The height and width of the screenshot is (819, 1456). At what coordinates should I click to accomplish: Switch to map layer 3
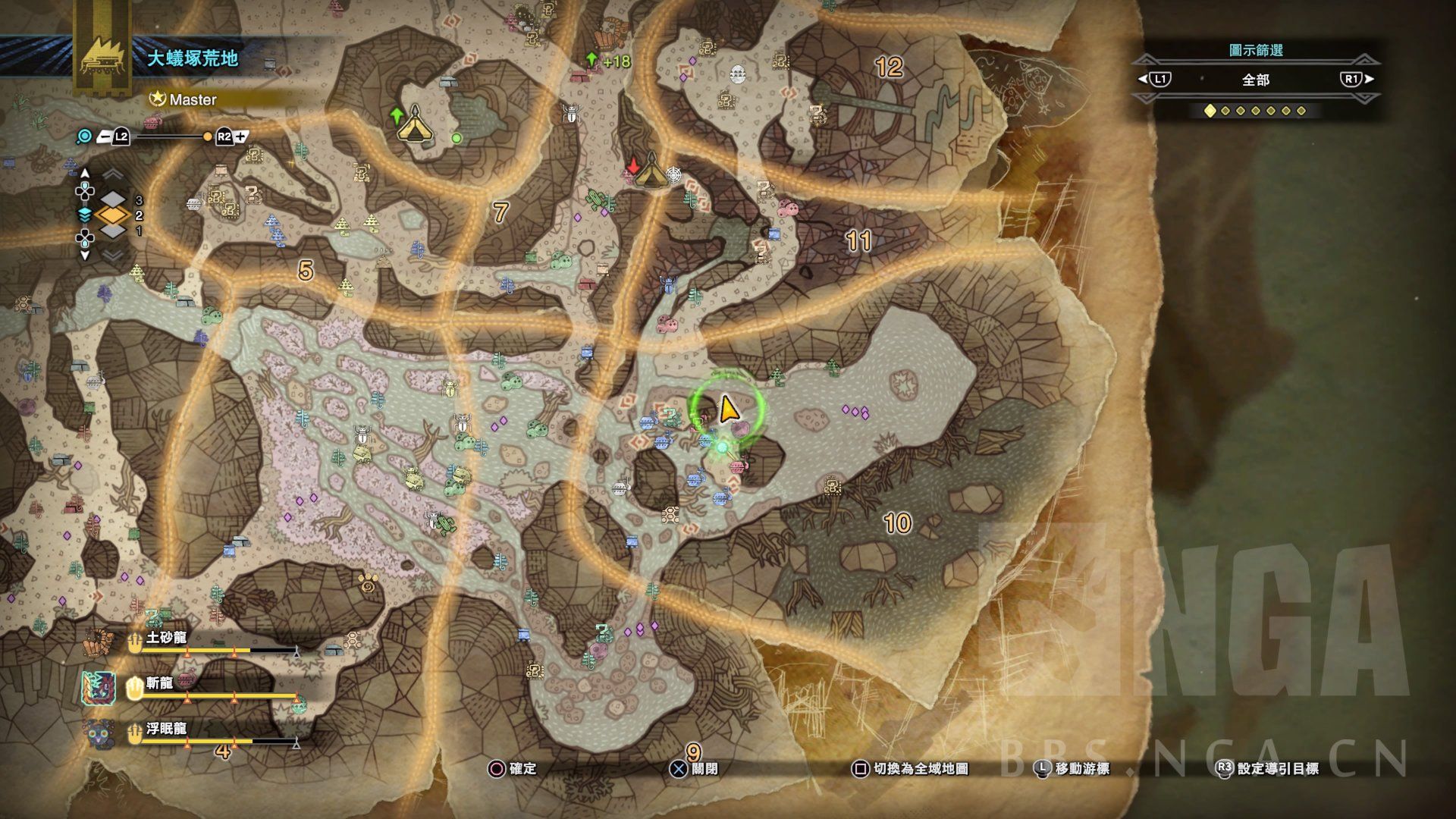pos(113,200)
